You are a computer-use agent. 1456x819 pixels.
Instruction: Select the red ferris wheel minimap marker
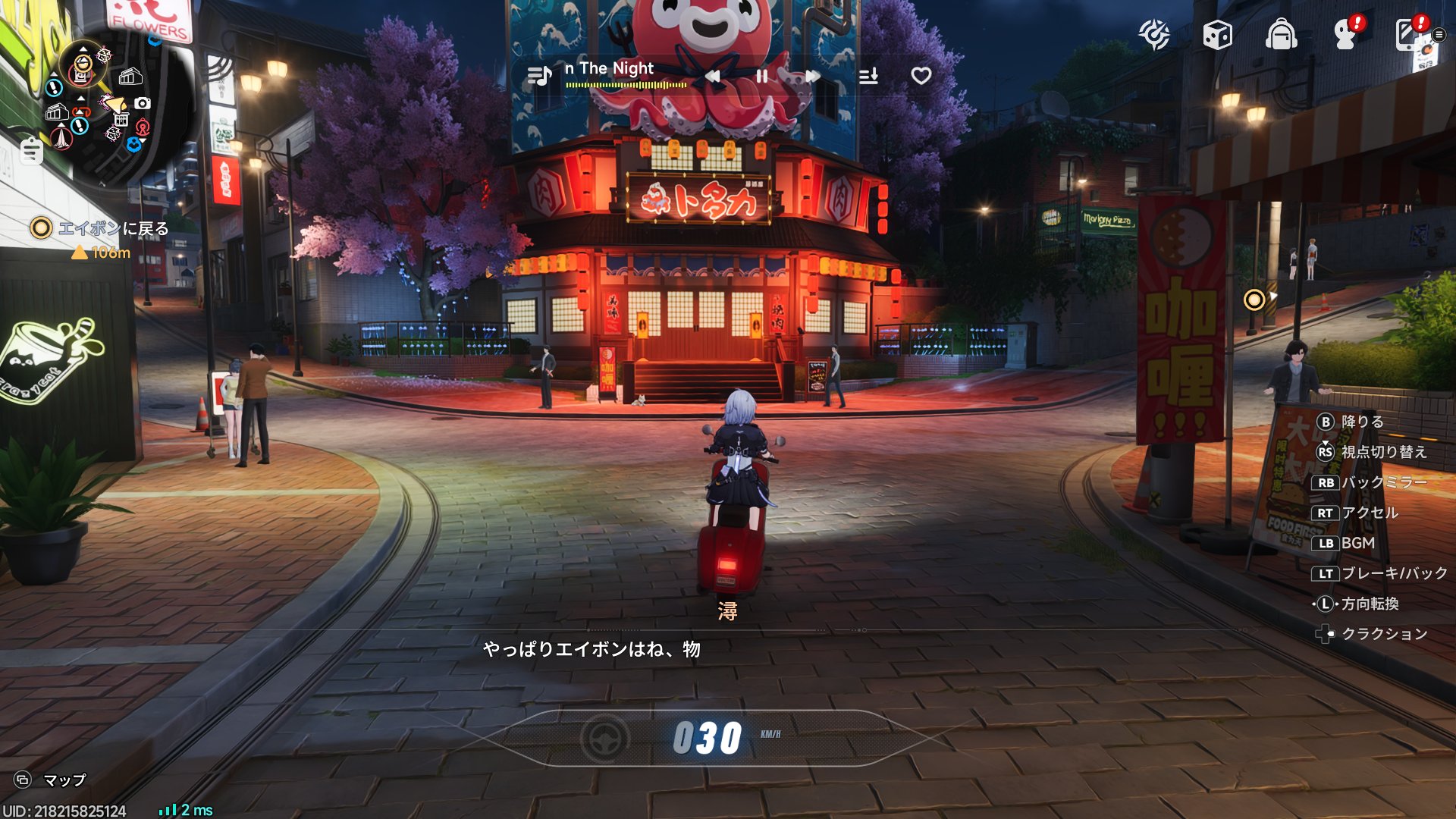click(x=142, y=126)
